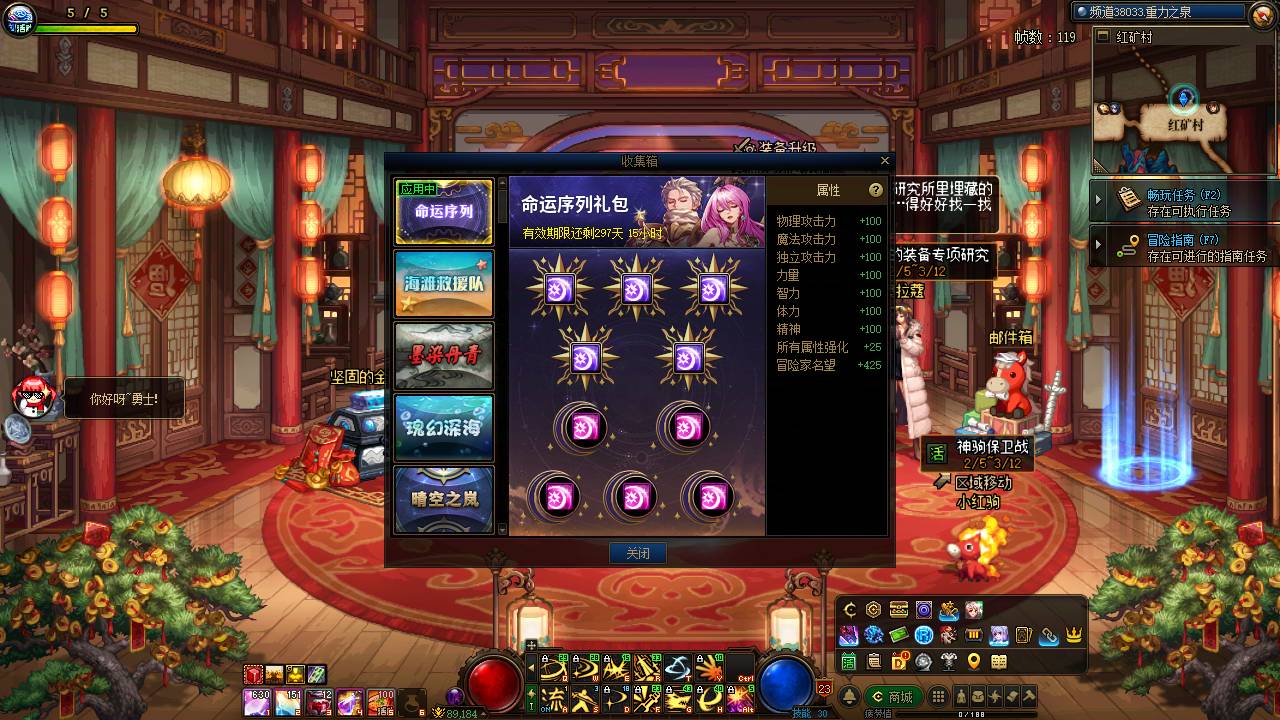Click the golden crown icon in the icon tray
Screen dimensions: 1280x720
point(1073,636)
